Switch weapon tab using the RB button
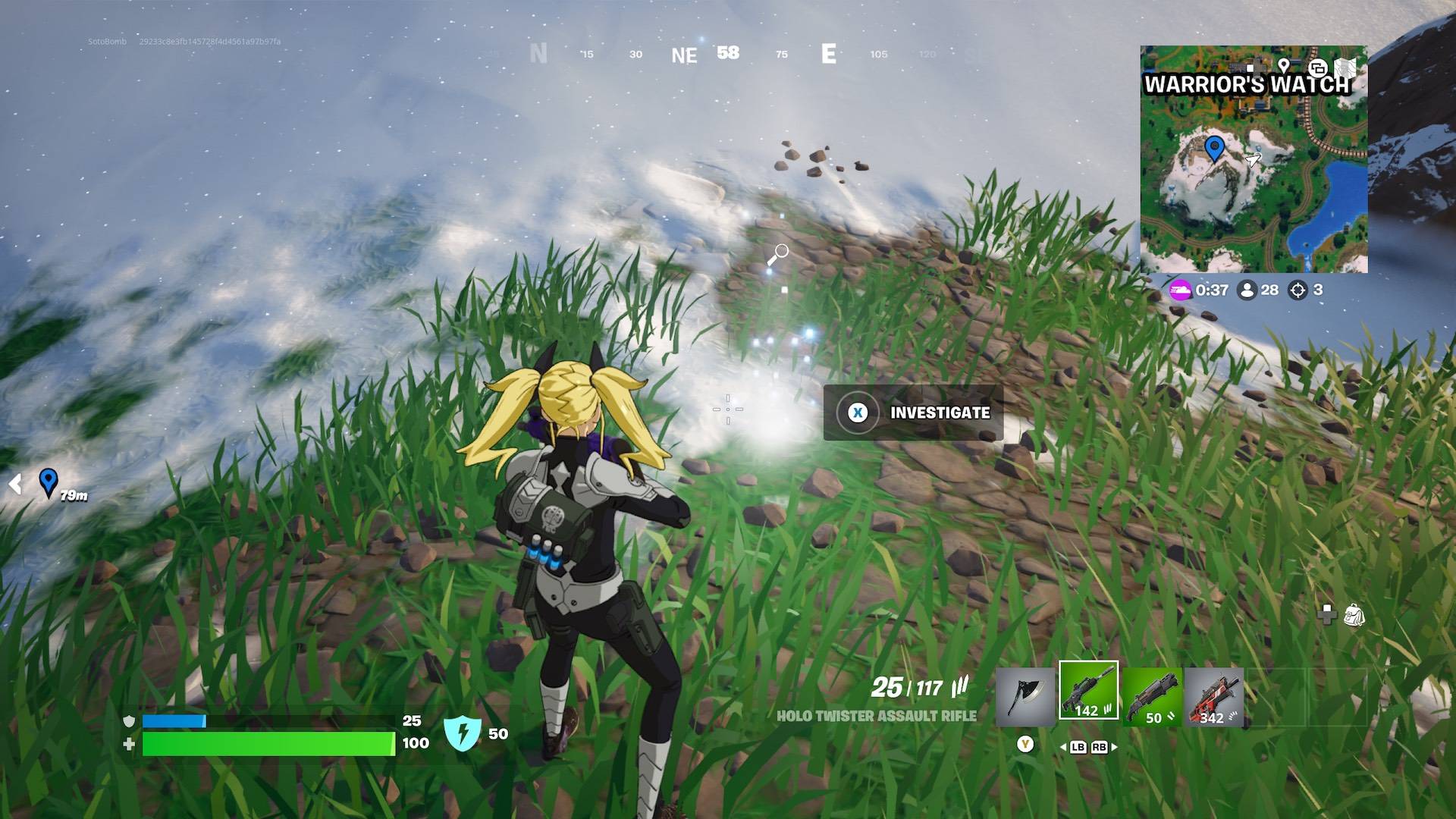 pos(1100,748)
